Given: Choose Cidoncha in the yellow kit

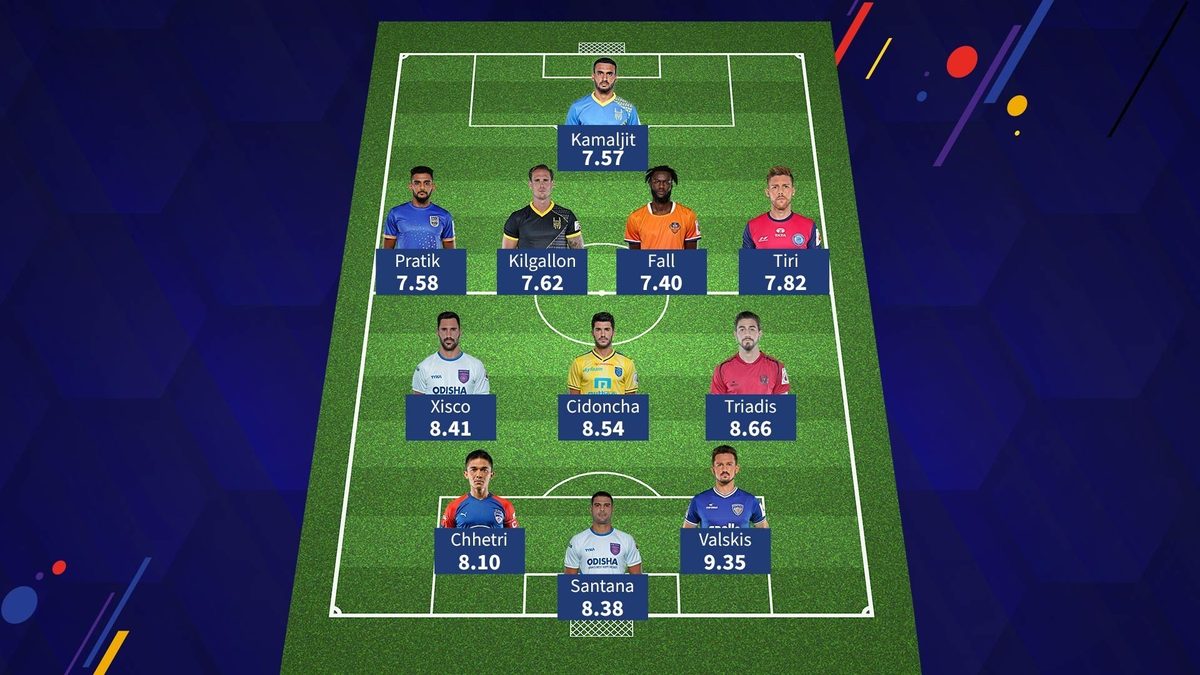Looking at the screenshot, I should pos(603,417).
